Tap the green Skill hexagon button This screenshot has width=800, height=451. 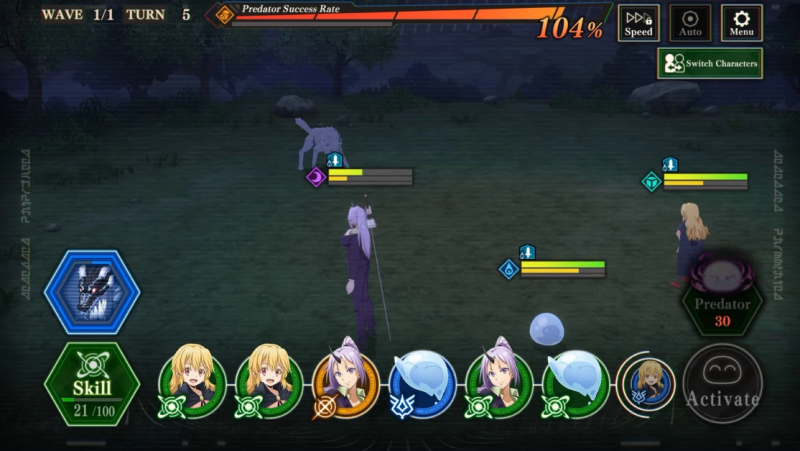point(91,384)
